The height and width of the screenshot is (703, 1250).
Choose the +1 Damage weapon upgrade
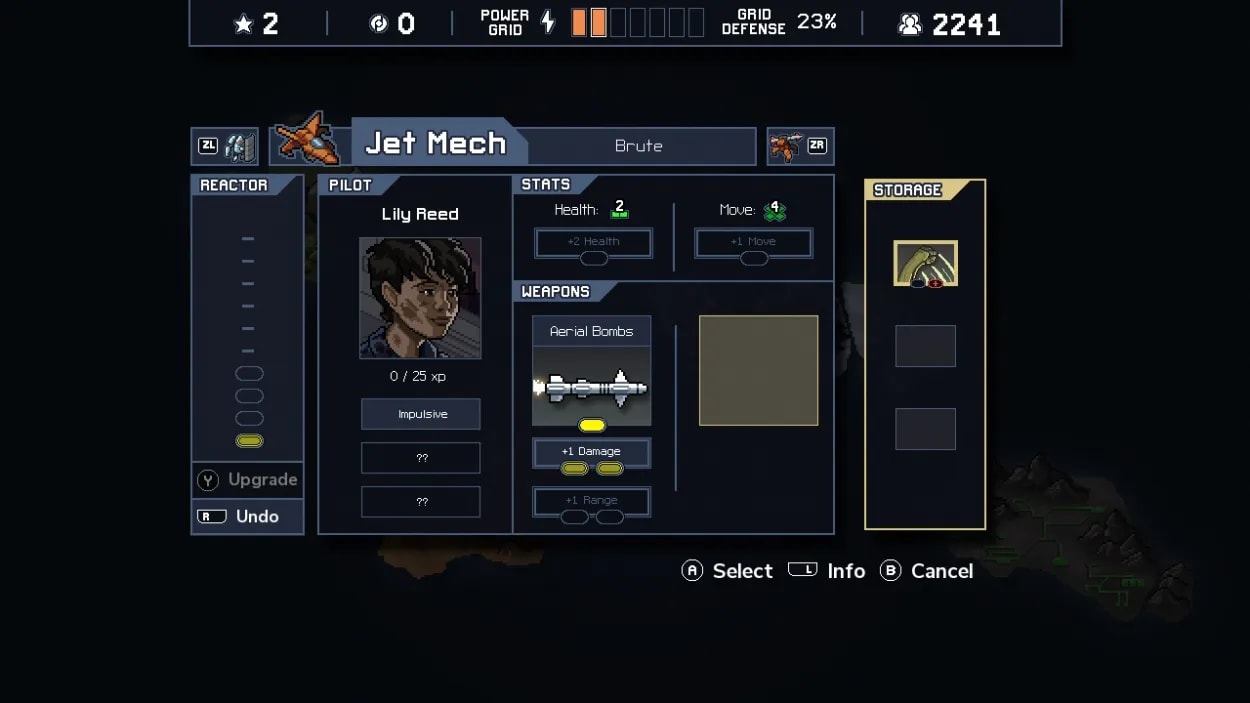click(x=591, y=453)
